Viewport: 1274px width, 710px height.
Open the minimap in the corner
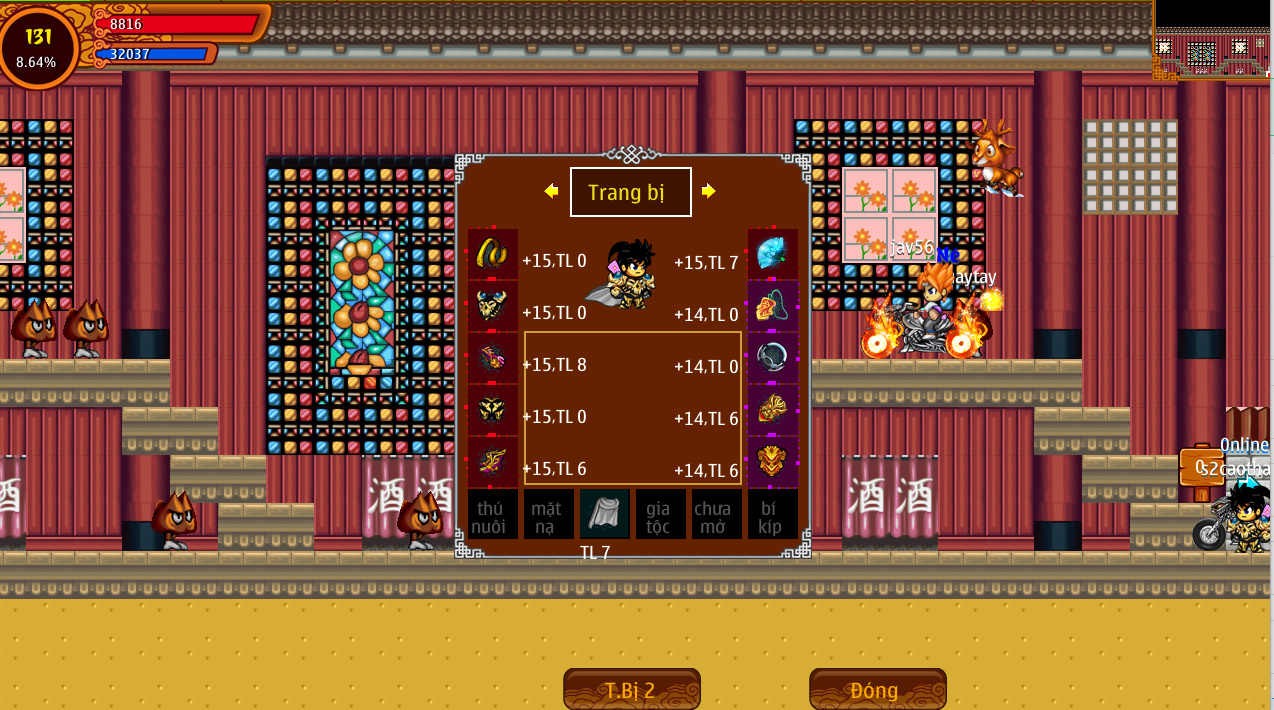point(1212,40)
